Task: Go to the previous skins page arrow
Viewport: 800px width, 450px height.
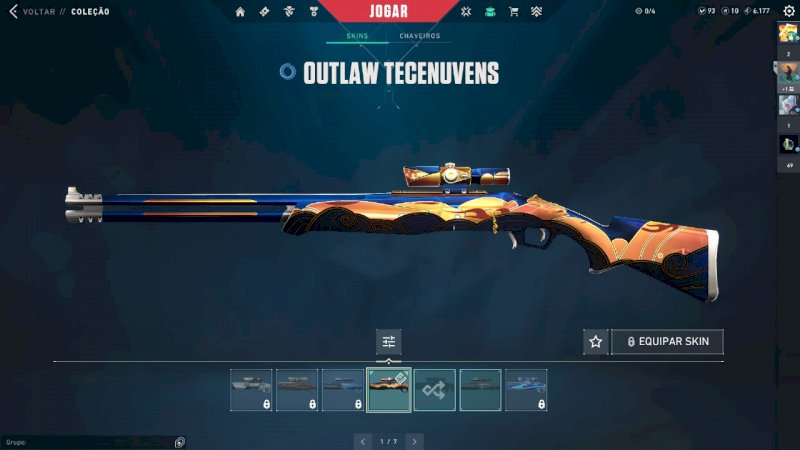Action: [362, 441]
